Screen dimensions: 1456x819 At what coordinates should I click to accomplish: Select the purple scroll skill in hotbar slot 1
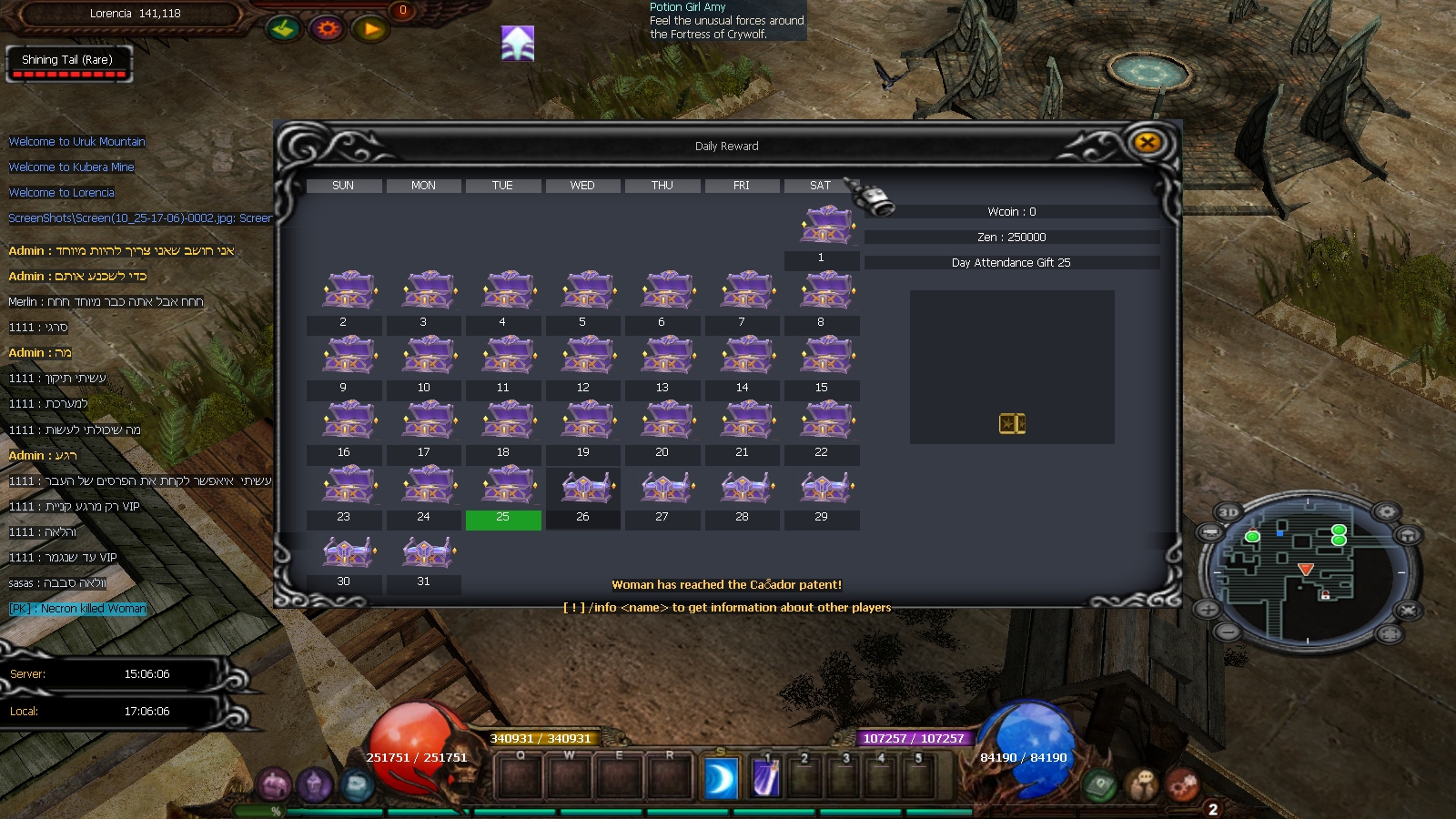764,779
